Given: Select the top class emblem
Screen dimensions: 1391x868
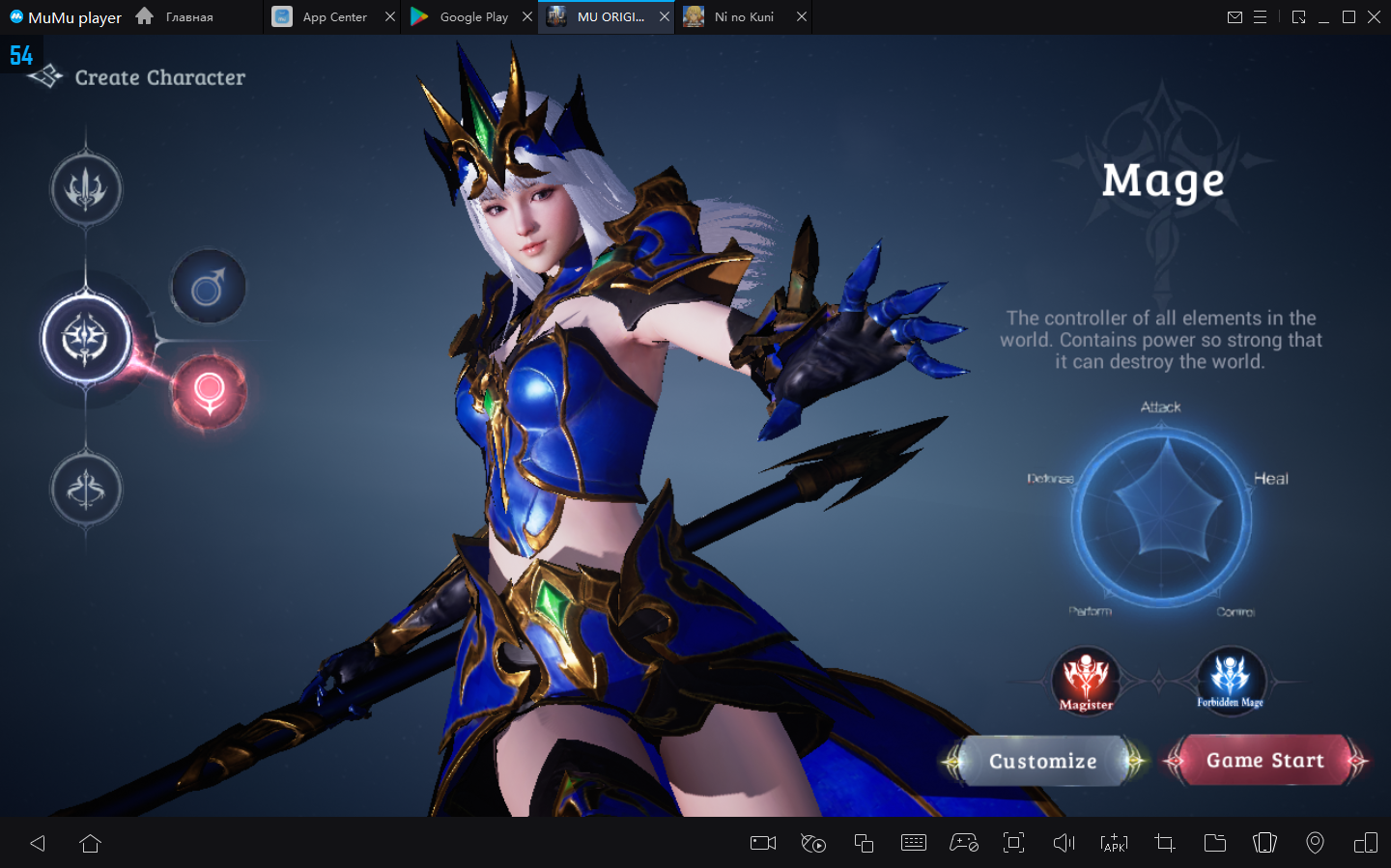Looking at the screenshot, I should [x=86, y=189].
